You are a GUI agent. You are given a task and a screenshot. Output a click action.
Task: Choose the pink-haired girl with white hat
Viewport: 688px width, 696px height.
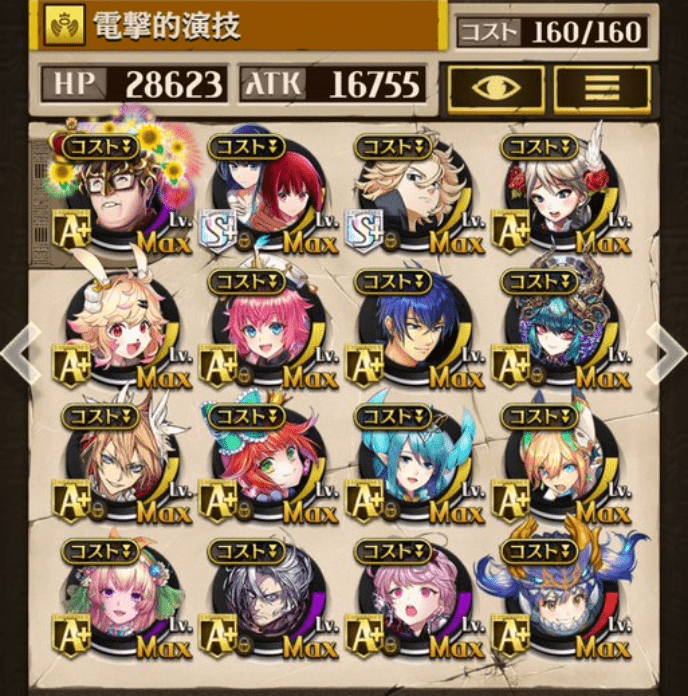266,332
